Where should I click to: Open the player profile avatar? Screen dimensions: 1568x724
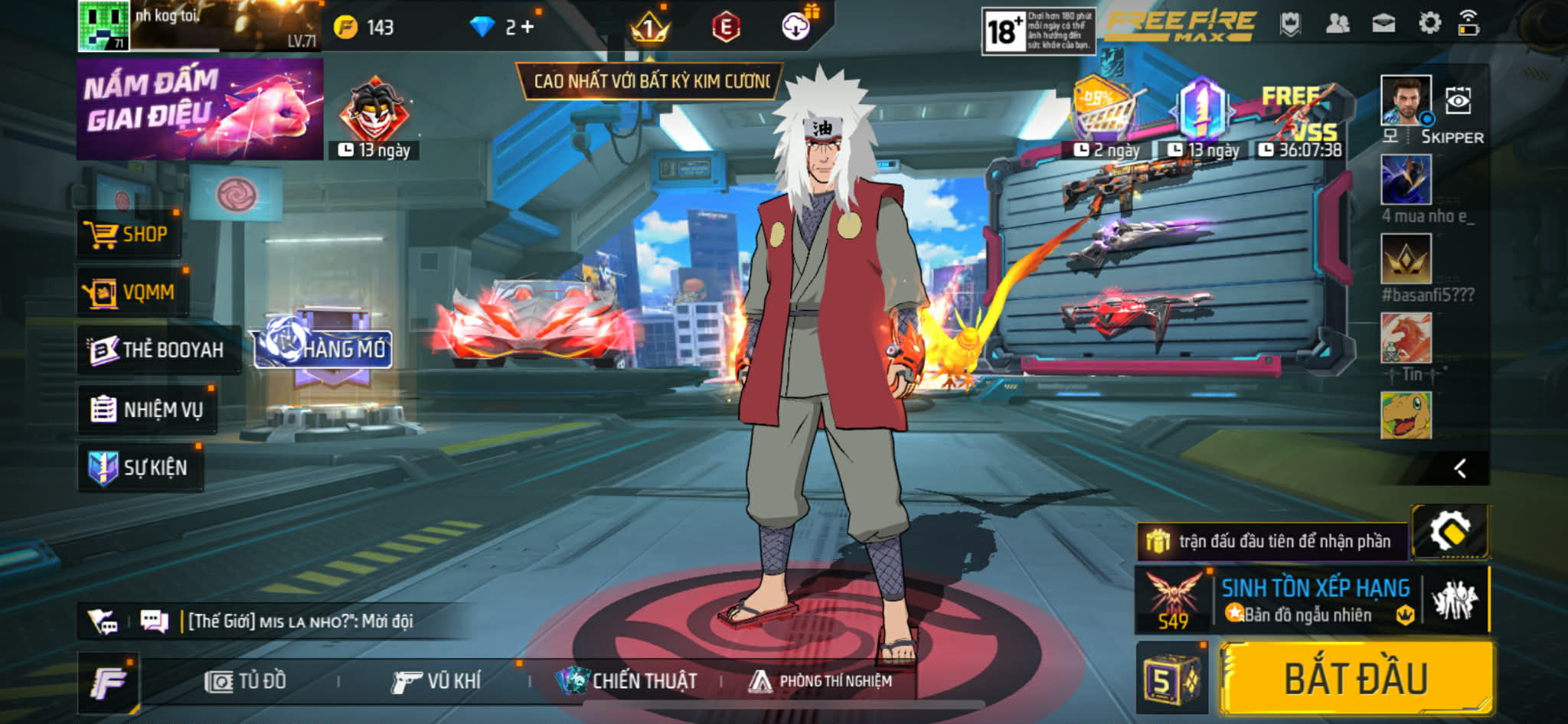(x=103, y=25)
